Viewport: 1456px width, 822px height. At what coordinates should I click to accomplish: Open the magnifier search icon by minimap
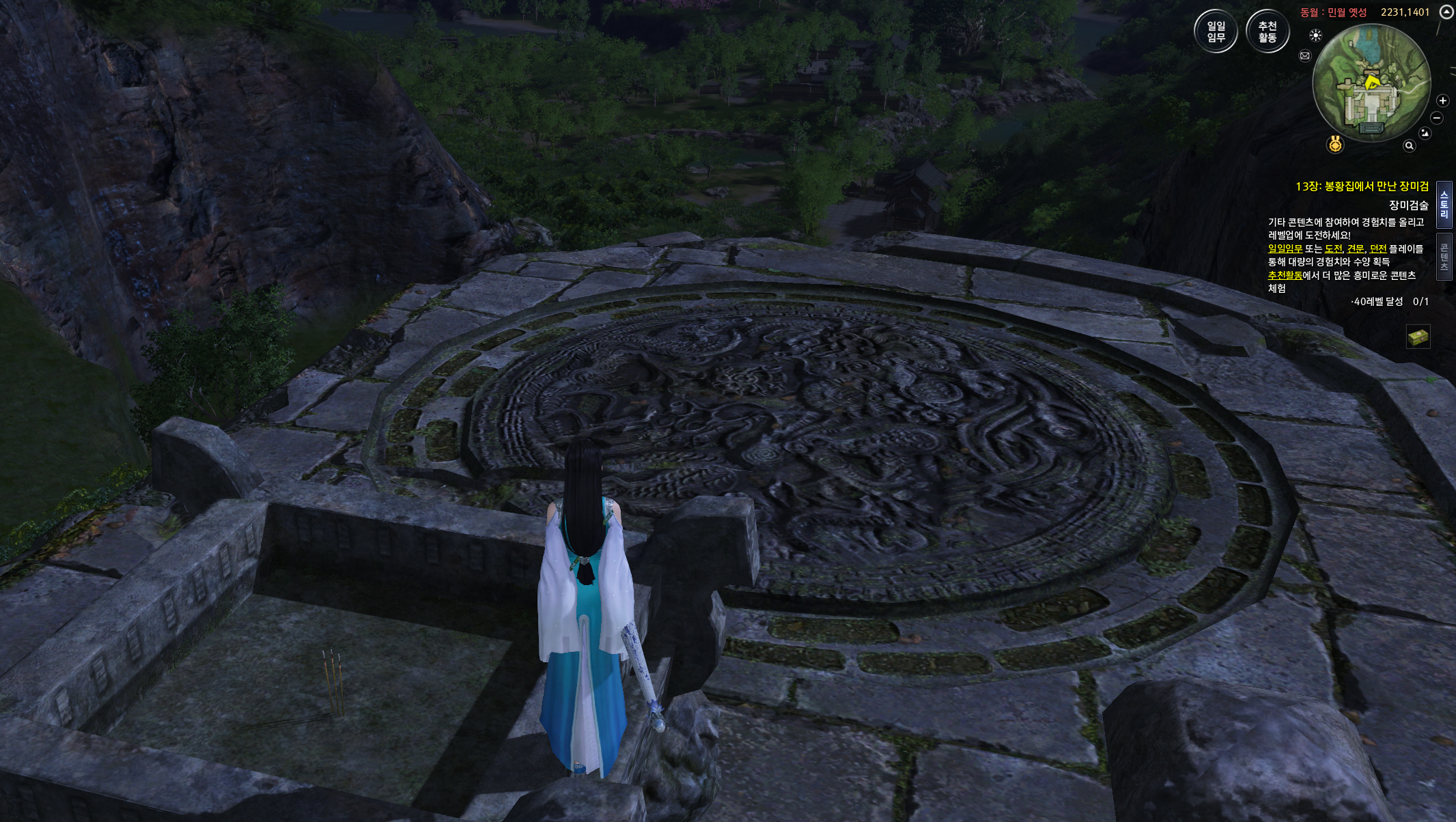pyautogui.click(x=1409, y=145)
